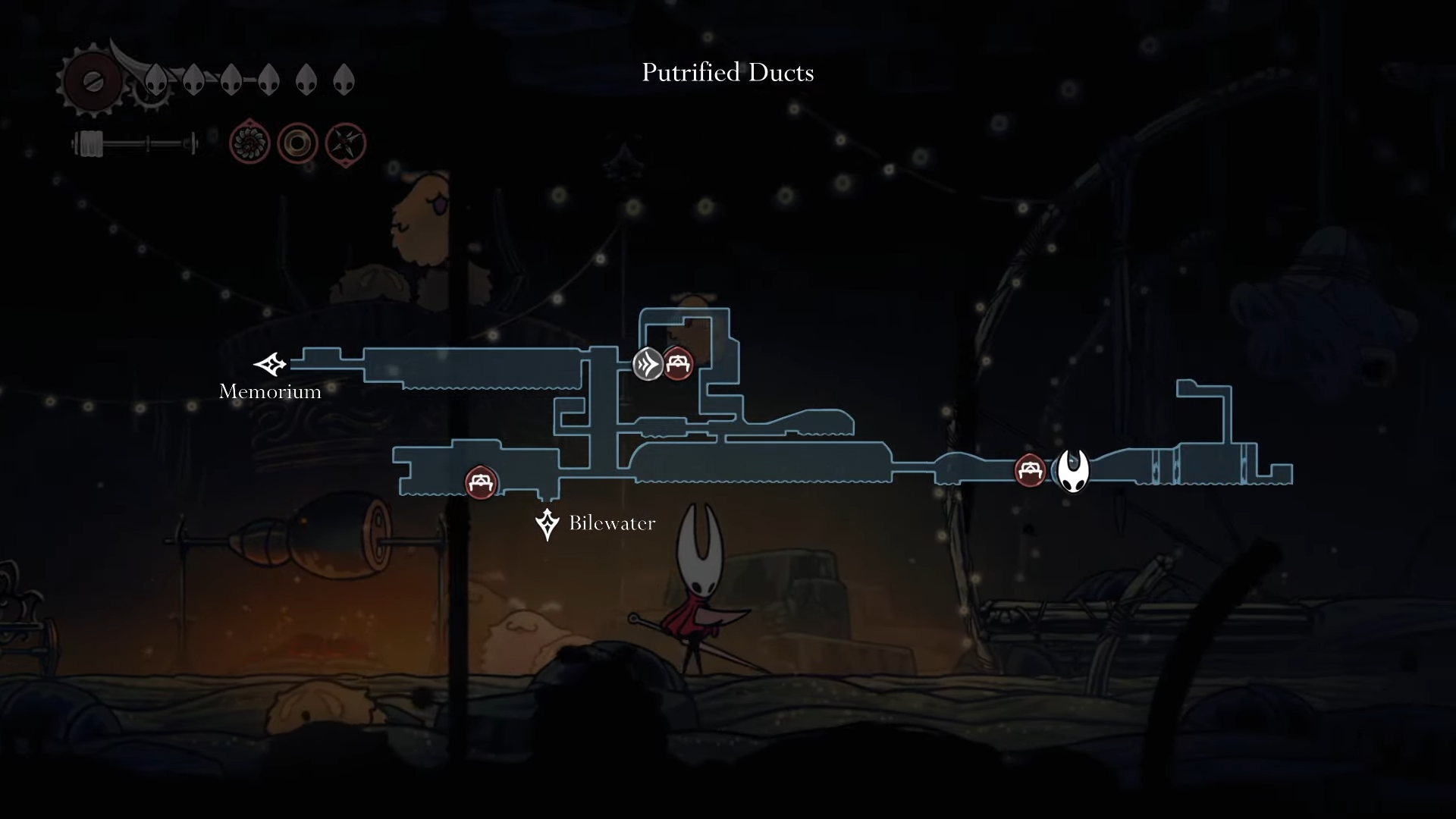Pick the bench marker near the Bilewater exit
This screenshot has height=819, width=1456.
click(x=481, y=482)
